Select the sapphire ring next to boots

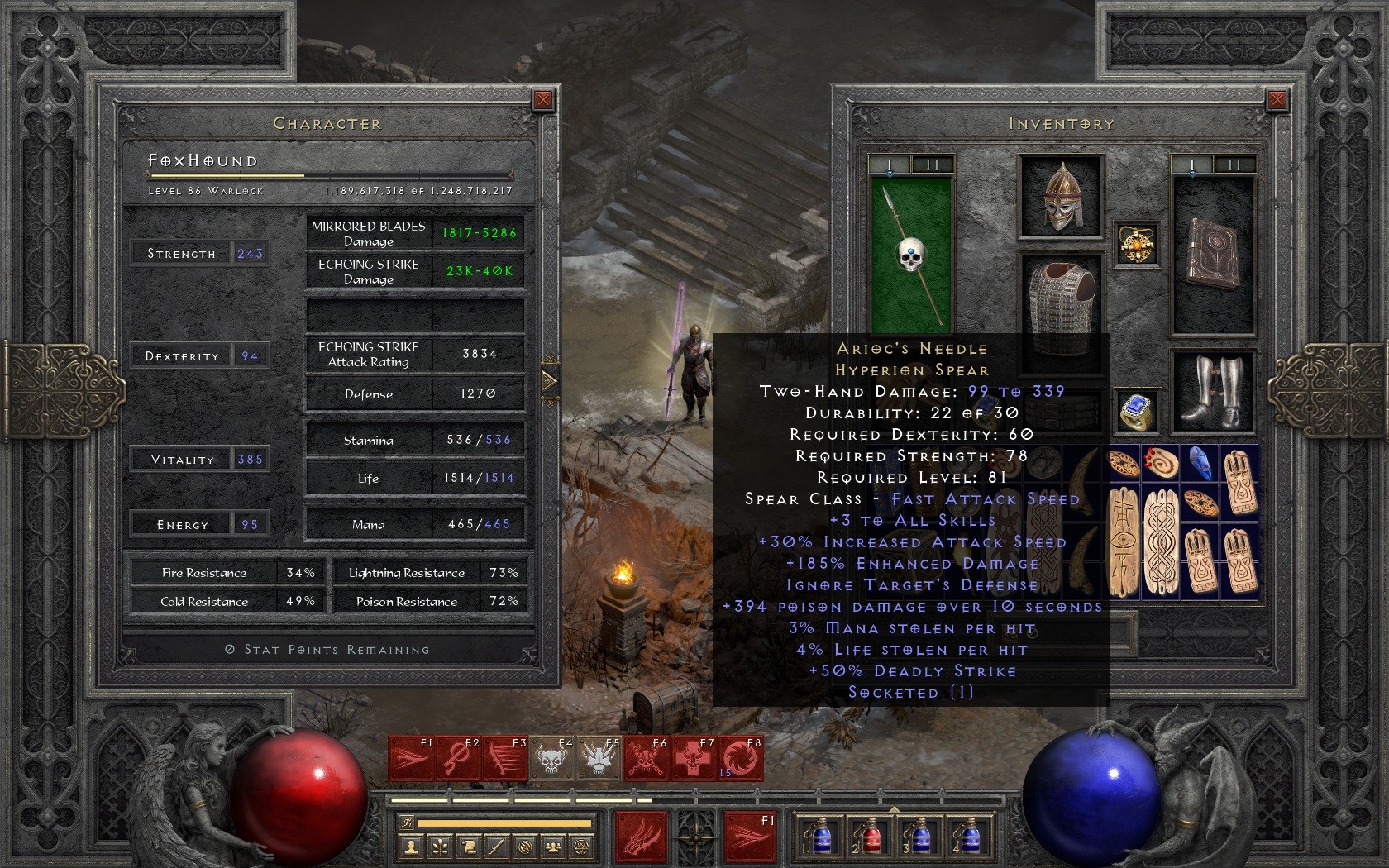click(1137, 411)
